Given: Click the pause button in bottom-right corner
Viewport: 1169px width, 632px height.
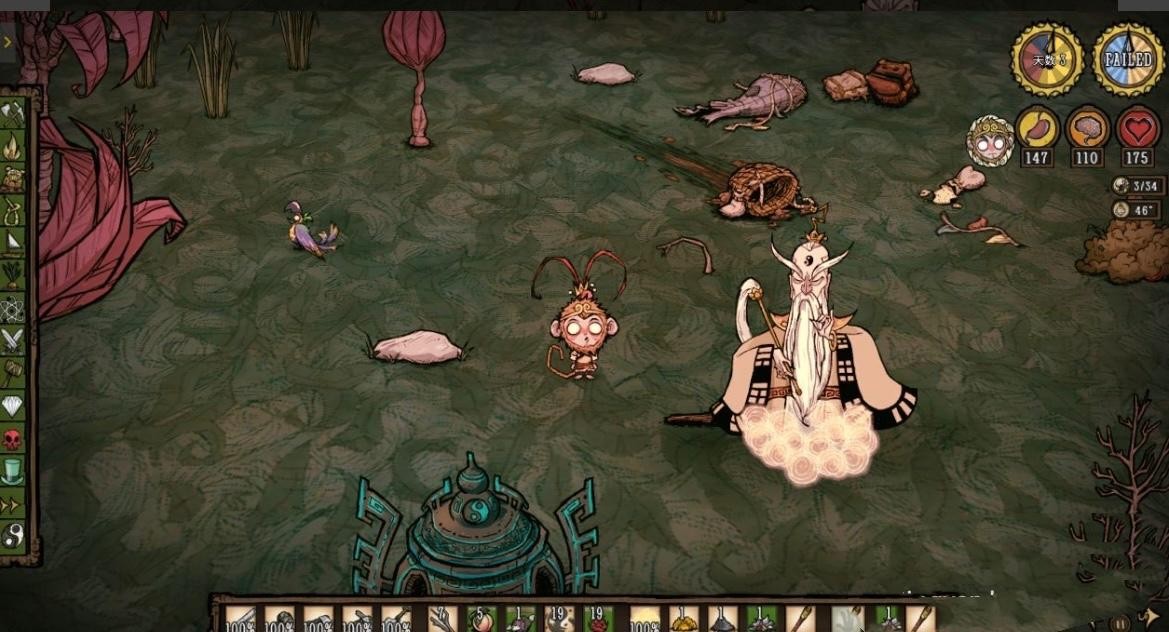Looking at the screenshot, I should click(1122, 622).
